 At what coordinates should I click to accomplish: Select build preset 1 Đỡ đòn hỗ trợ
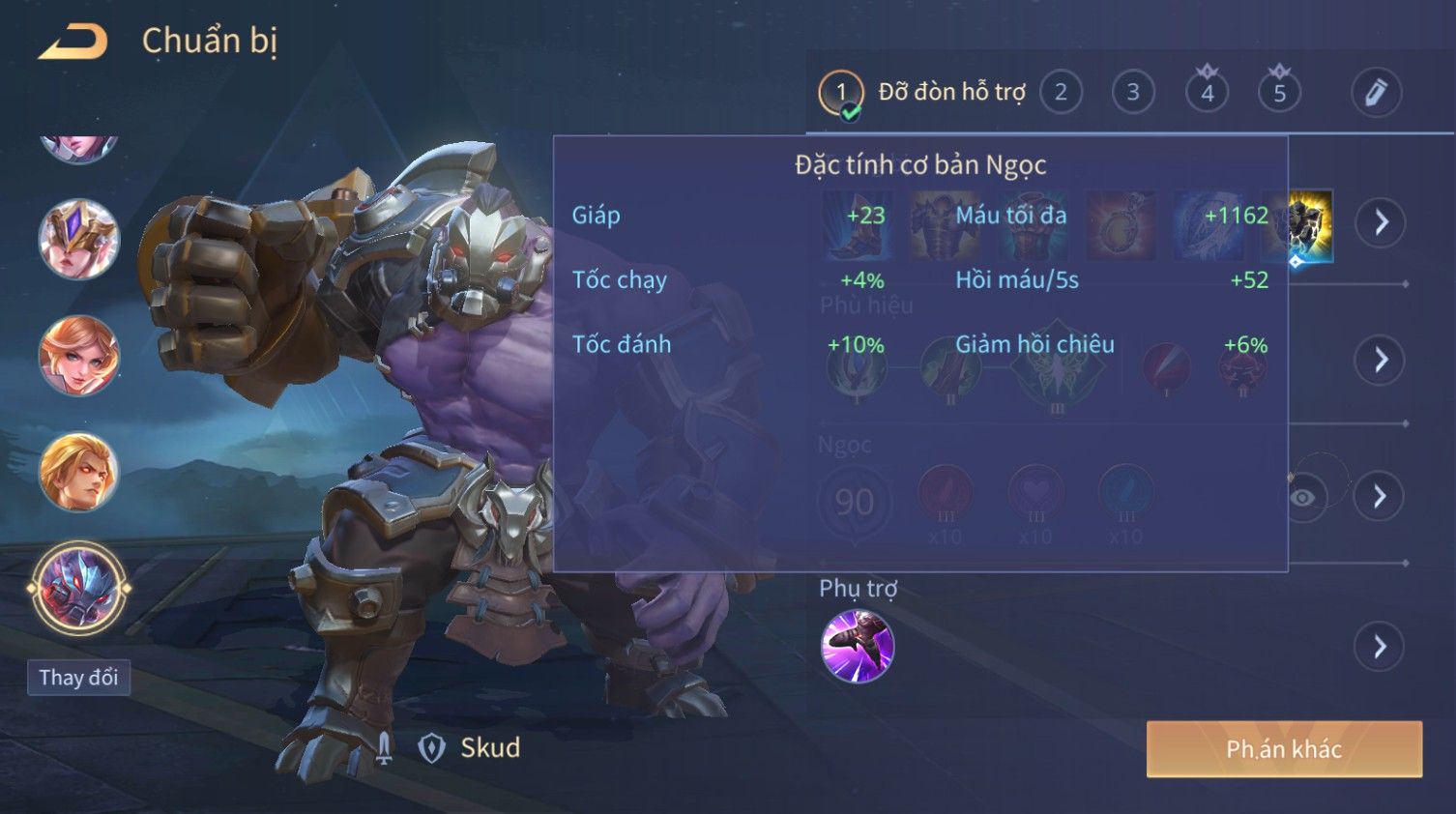(840, 93)
